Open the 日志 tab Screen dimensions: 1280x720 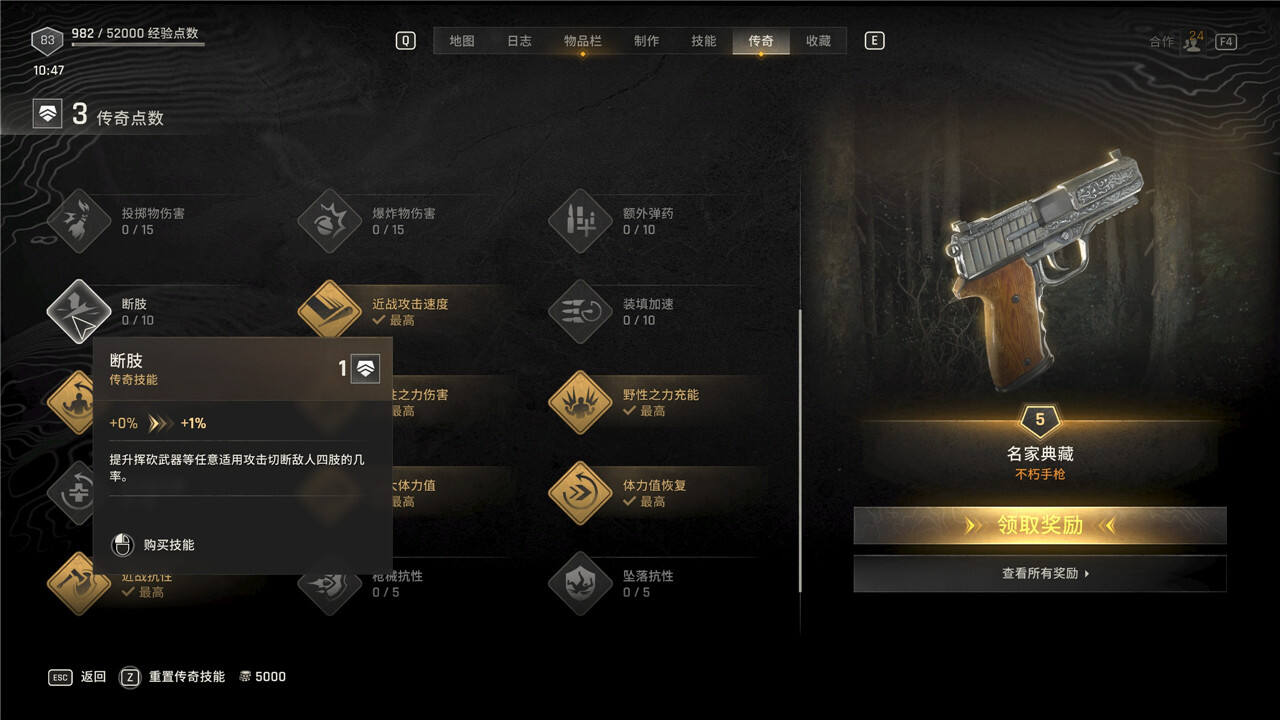[519, 41]
